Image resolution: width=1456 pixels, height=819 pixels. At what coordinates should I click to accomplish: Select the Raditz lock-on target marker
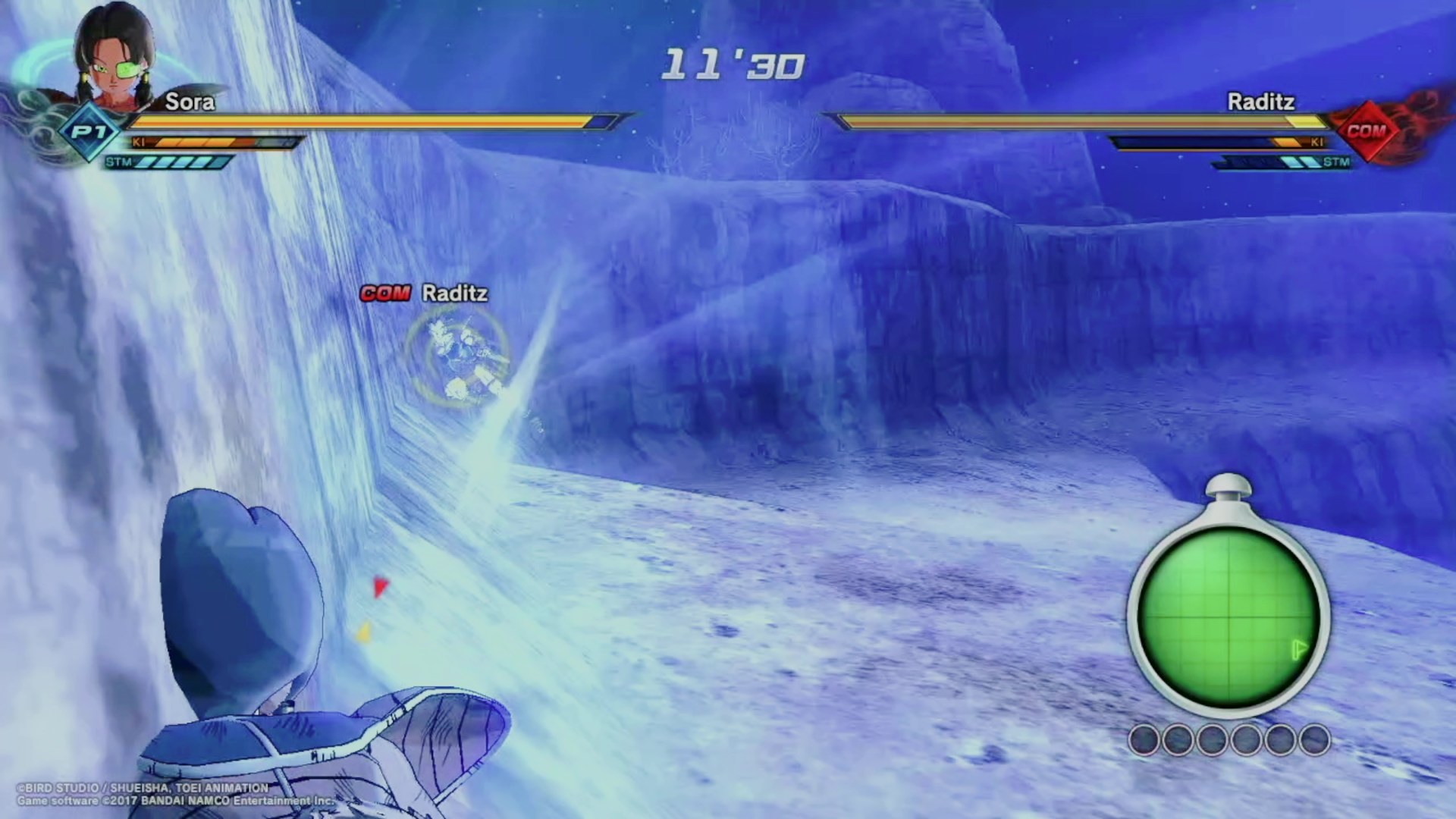pos(457,355)
